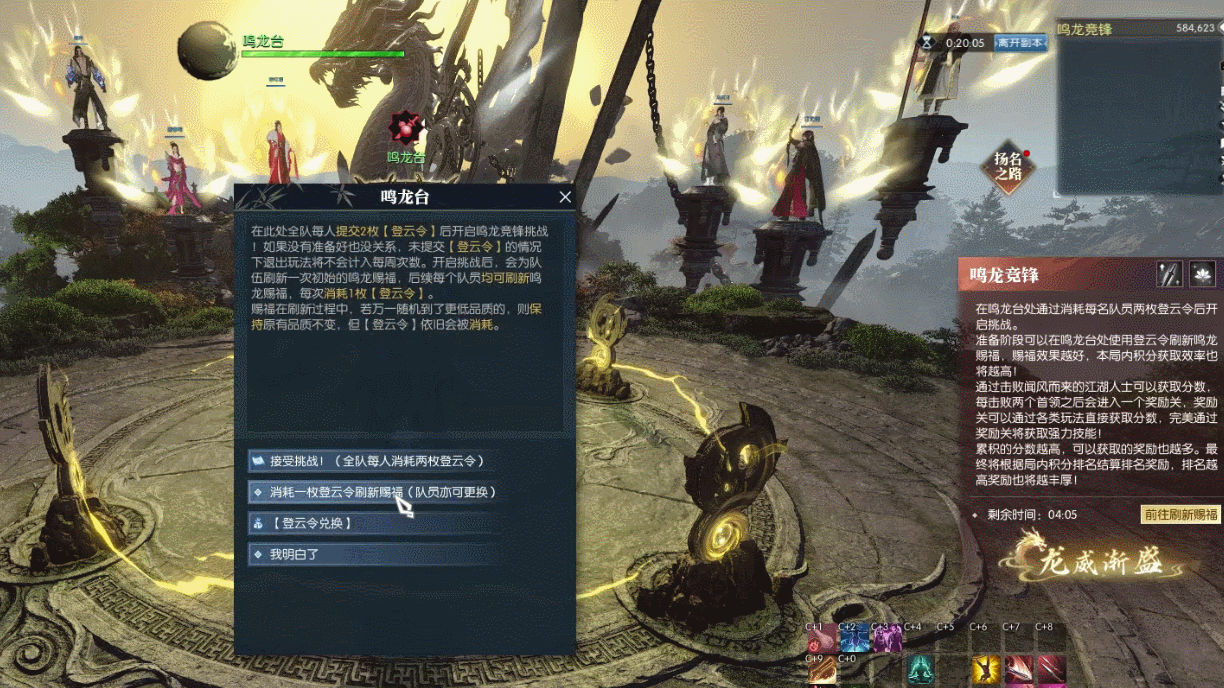The image size is (1224, 688).
Task: Activate the C+2 blue figure skill
Action: [x=855, y=639]
